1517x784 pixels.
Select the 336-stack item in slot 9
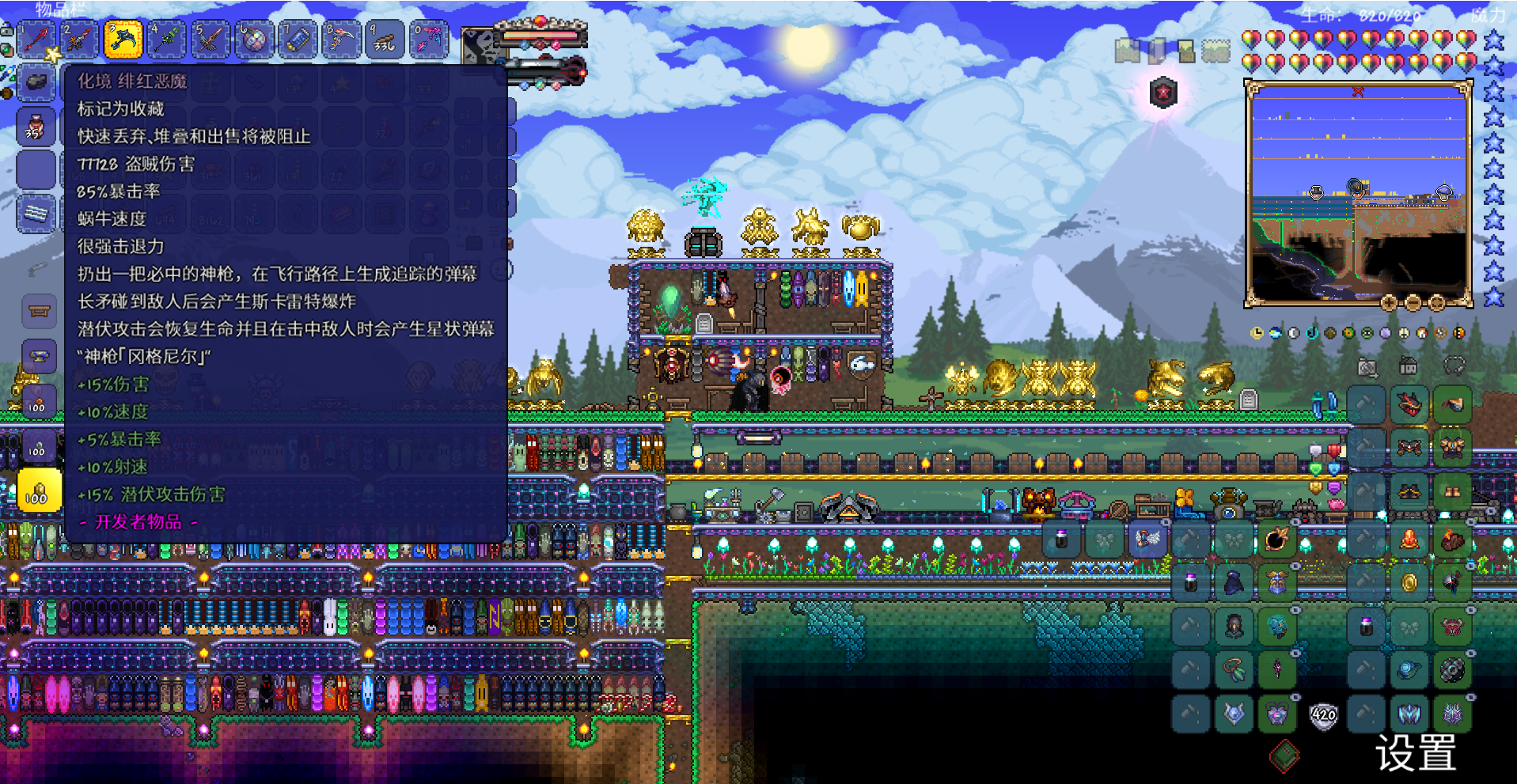[x=385, y=40]
